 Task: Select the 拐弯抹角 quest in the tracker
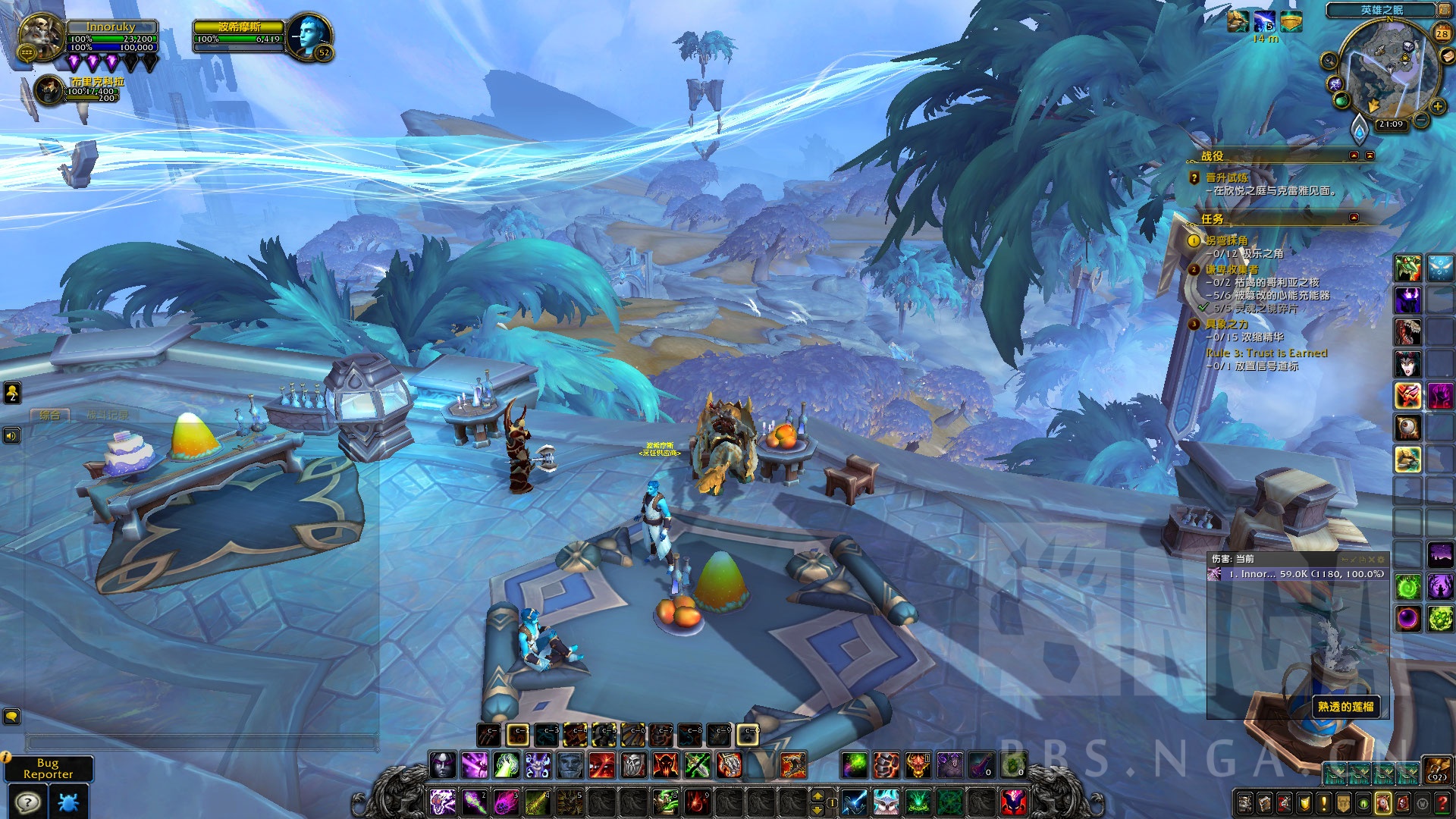pyautogui.click(x=1226, y=240)
